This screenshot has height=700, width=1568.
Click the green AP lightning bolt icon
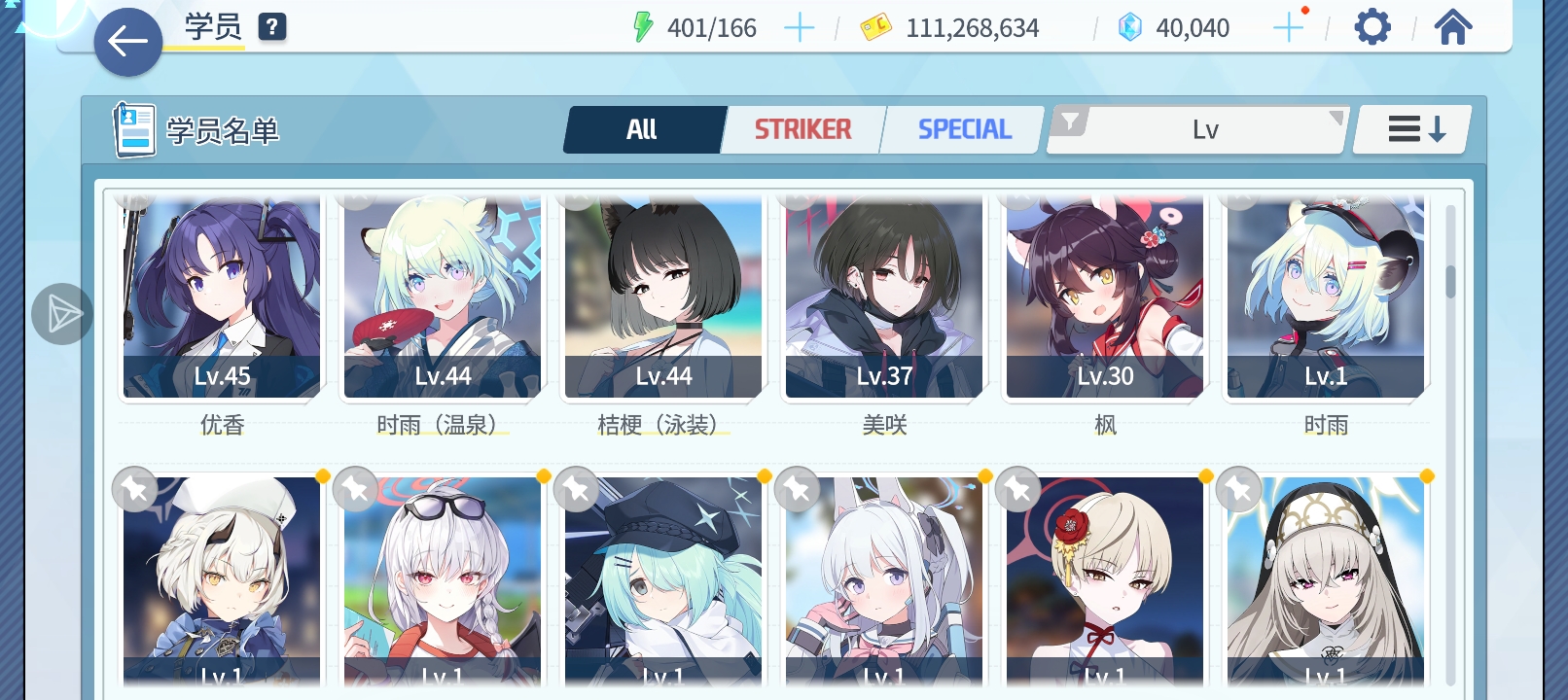pyautogui.click(x=643, y=27)
